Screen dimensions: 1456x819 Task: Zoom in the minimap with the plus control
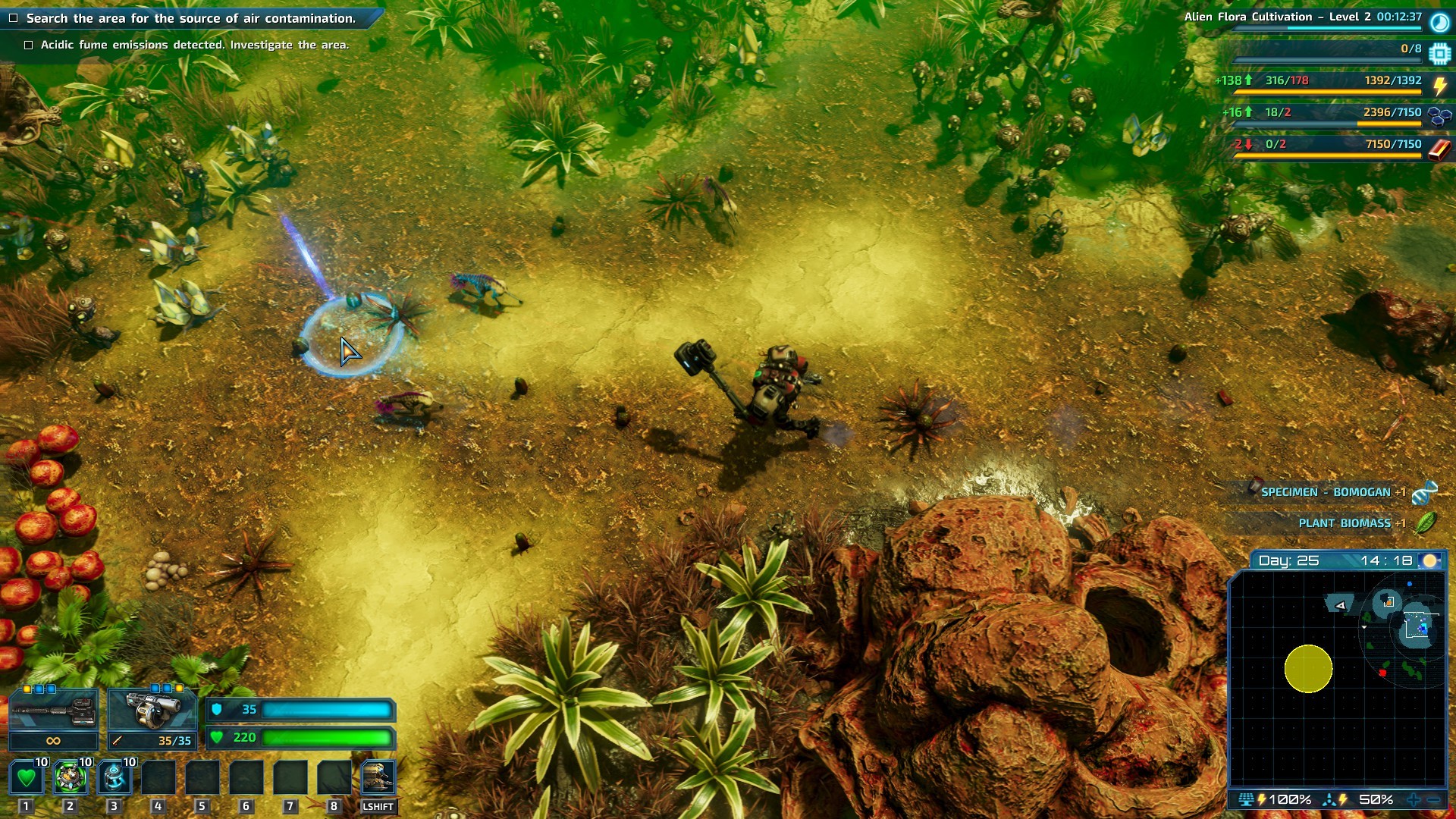tap(1413, 799)
